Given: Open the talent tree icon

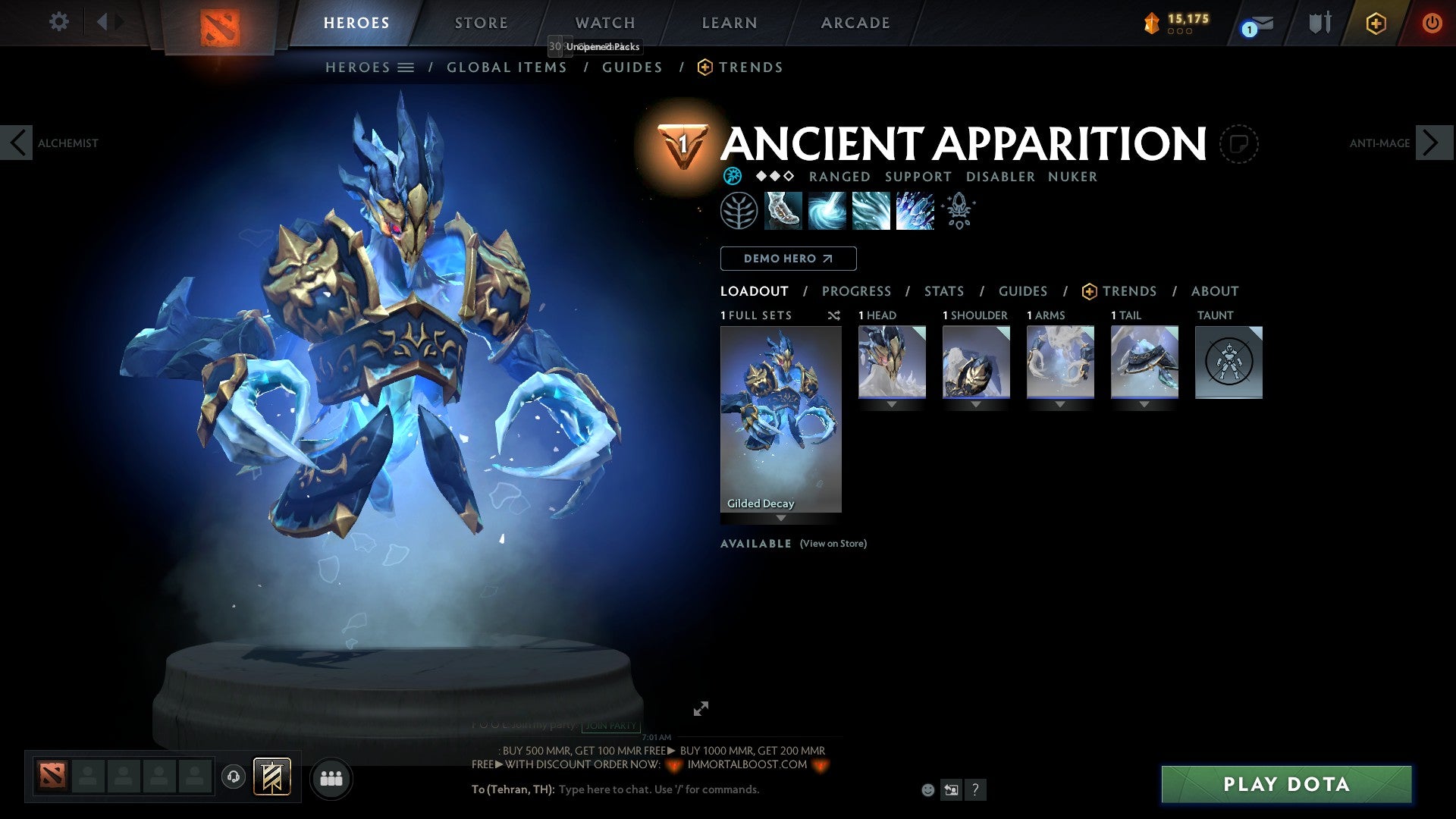Looking at the screenshot, I should click(739, 210).
